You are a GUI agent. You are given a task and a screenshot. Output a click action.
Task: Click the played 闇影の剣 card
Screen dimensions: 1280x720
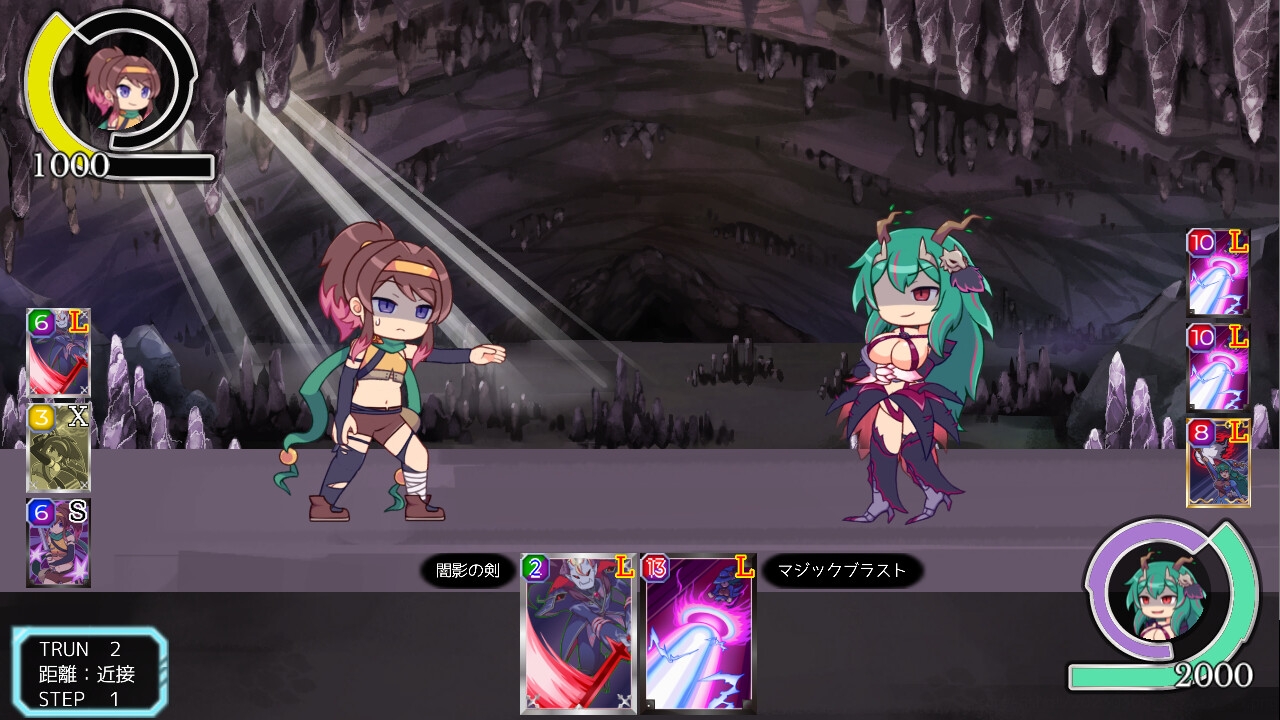(x=578, y=632)
